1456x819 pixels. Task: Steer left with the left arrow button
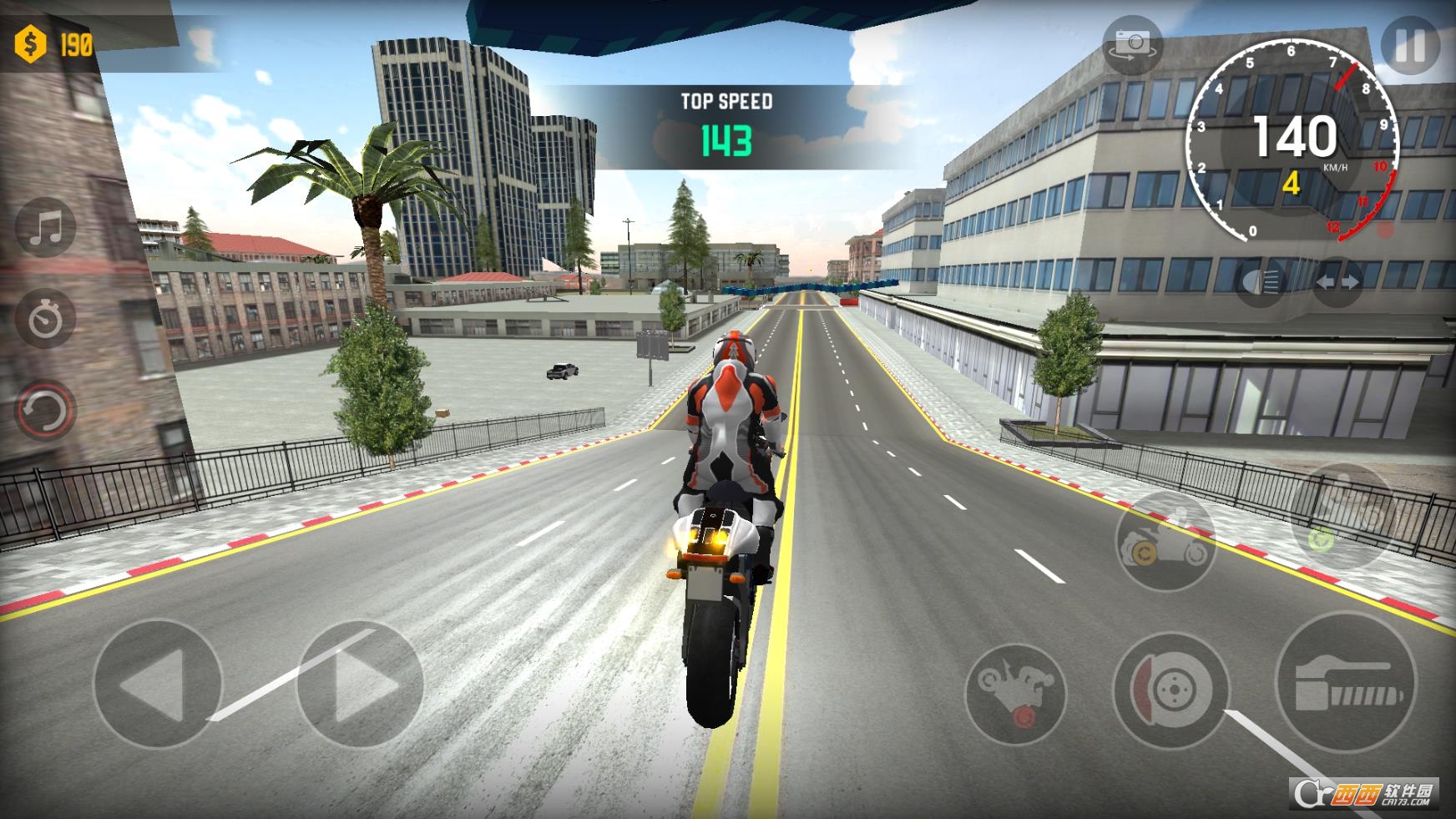tap(157, 685)
